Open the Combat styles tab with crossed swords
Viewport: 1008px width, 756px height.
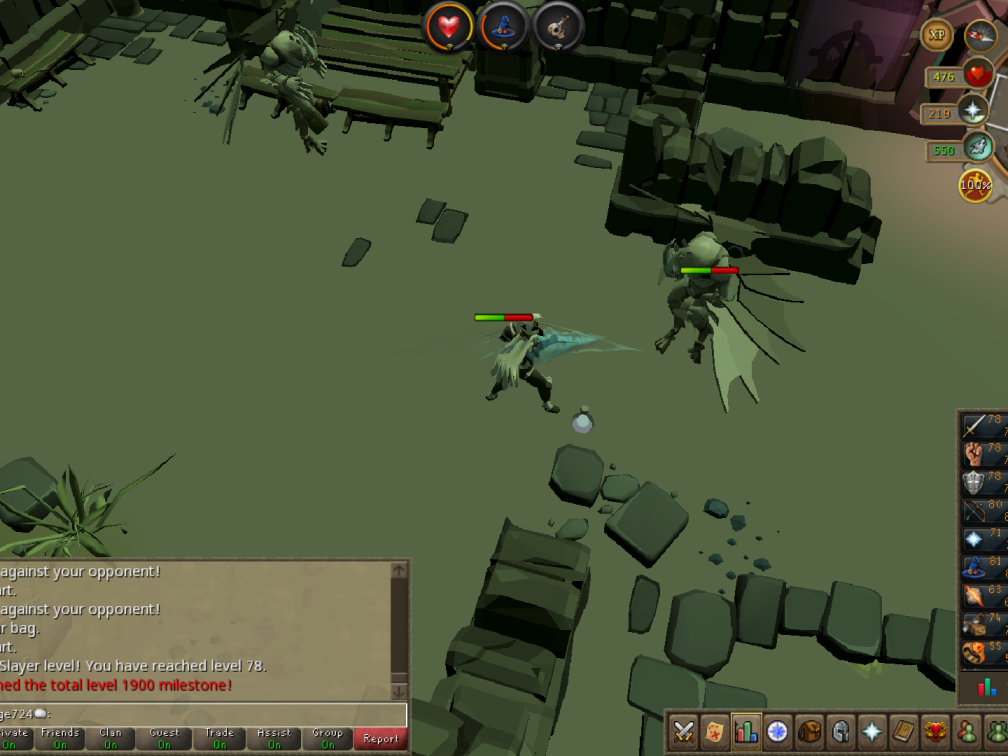point(685,732)
